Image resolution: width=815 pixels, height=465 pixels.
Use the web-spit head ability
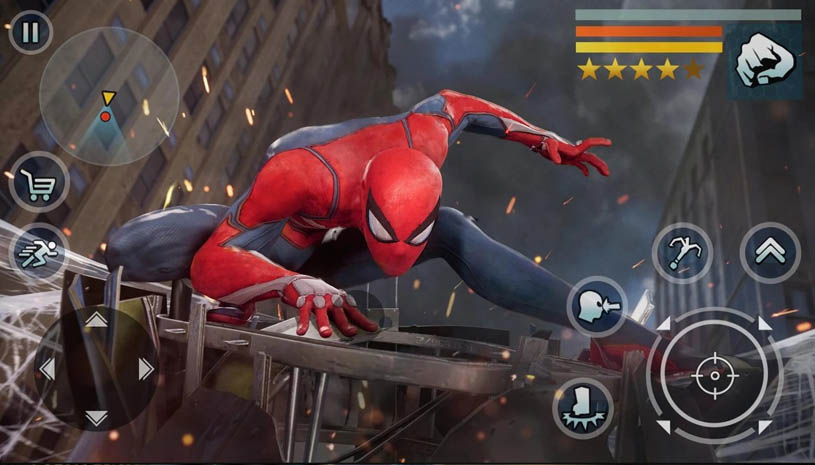597,306
